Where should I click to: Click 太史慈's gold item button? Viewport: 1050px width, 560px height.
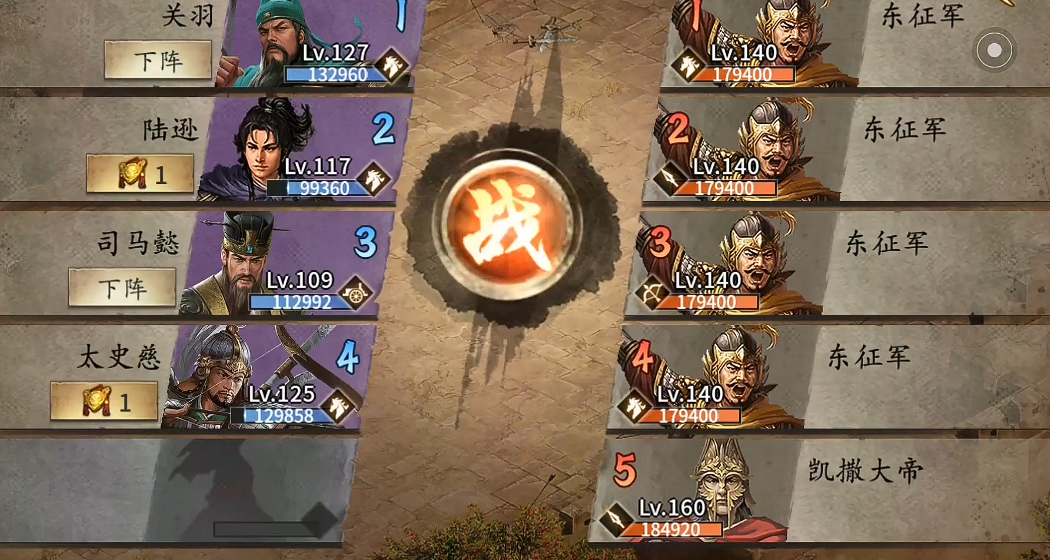tap(104, 402)
